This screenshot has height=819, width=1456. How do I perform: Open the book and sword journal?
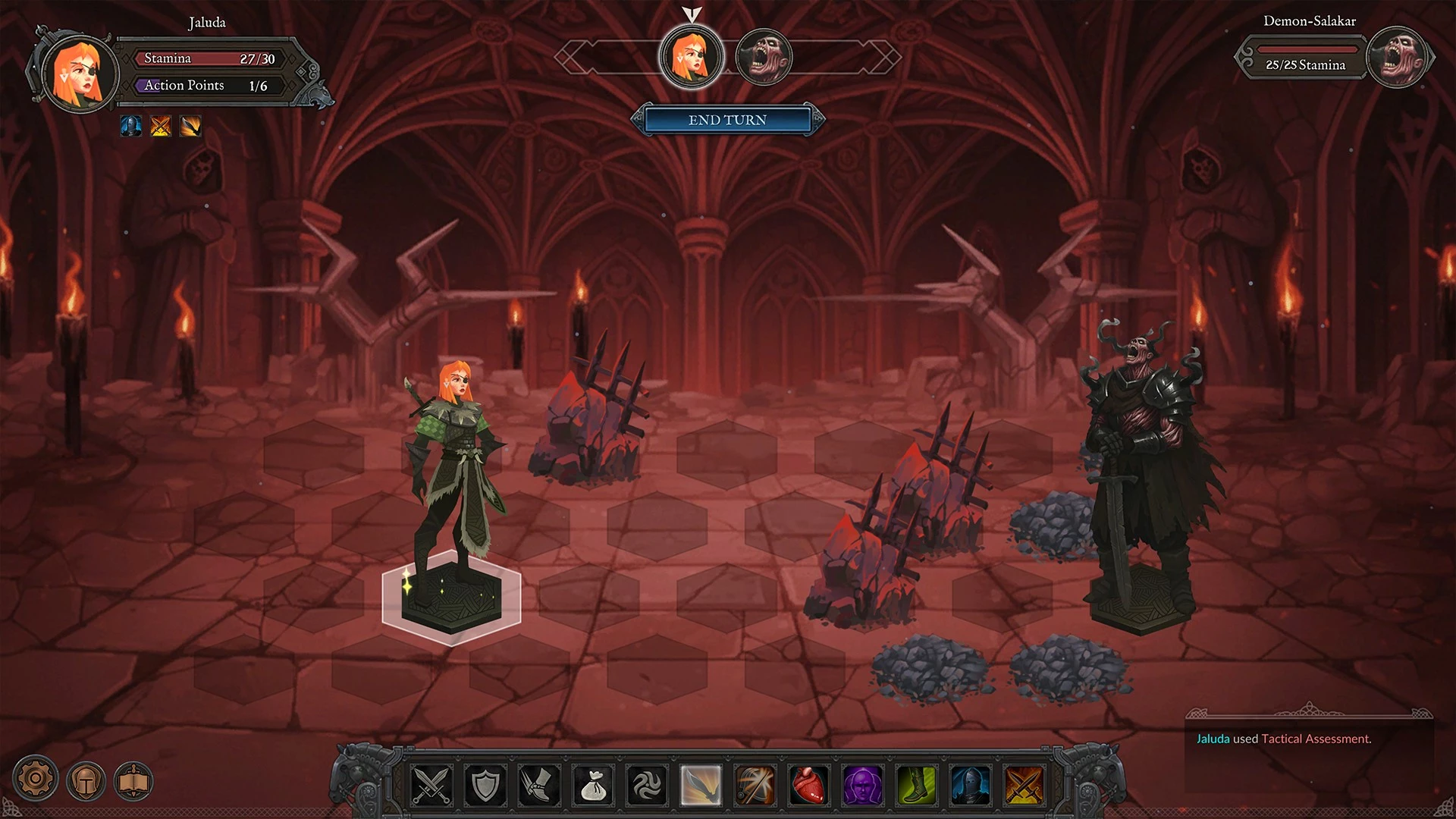point(133,780)
